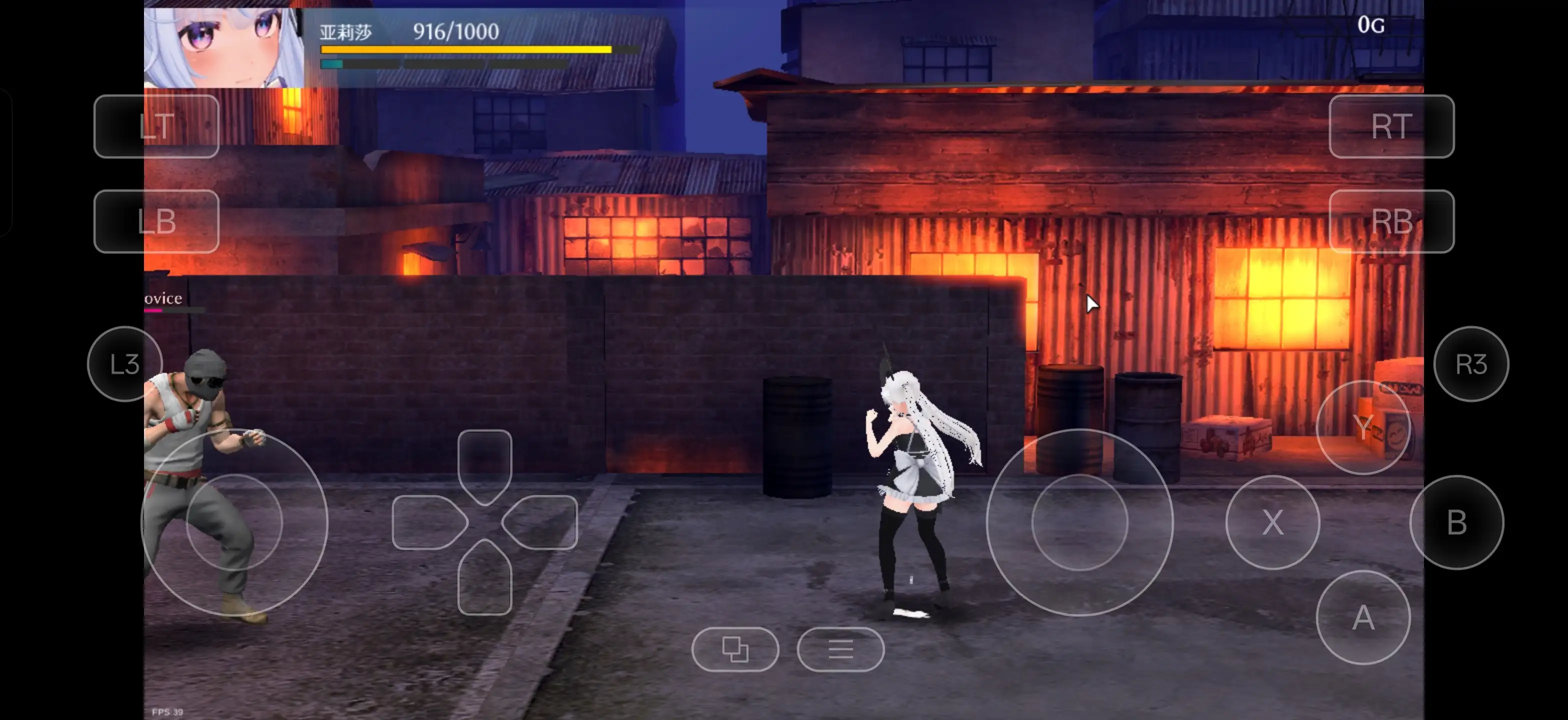Tap the LT trigger button
Screen dimensions: 1568x720
pyautogui.click(x=156, y=126)
